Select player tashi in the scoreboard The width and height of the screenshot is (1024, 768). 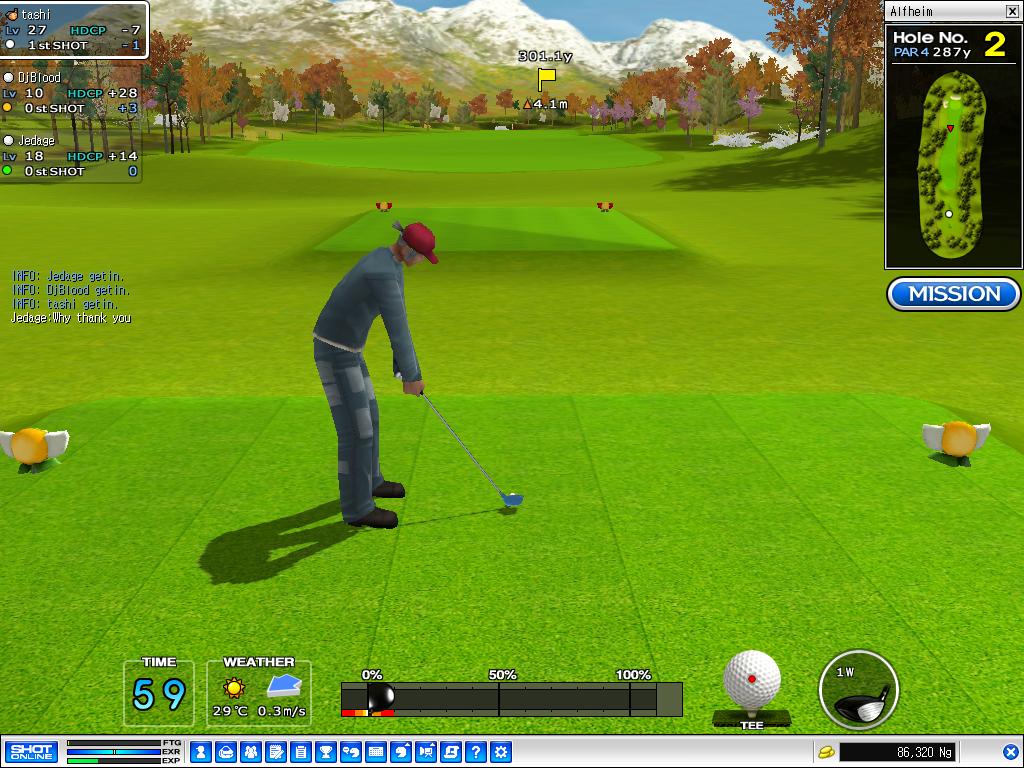[x=74, y=30]
